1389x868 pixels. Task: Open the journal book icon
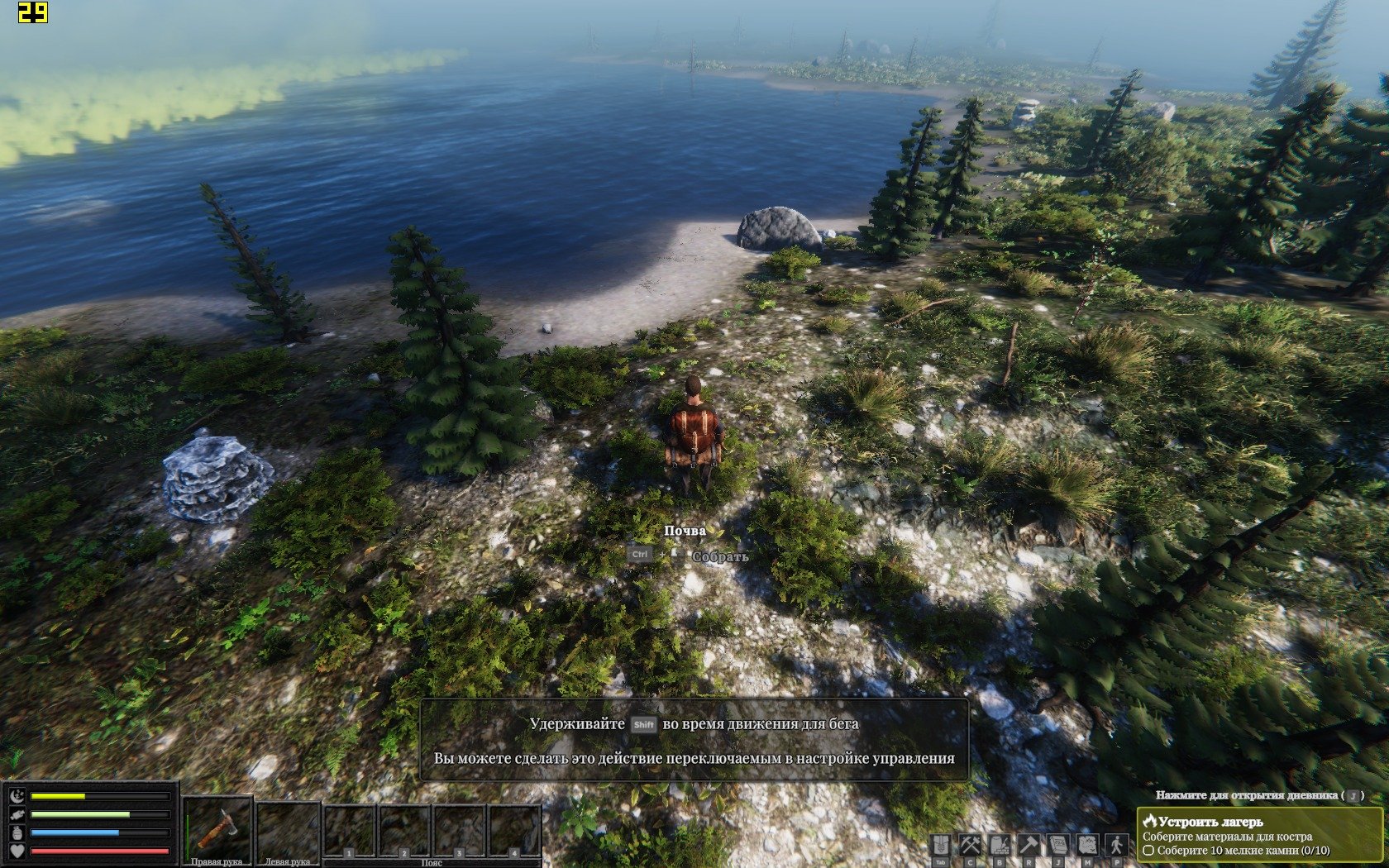click(x=1058, y=846)
